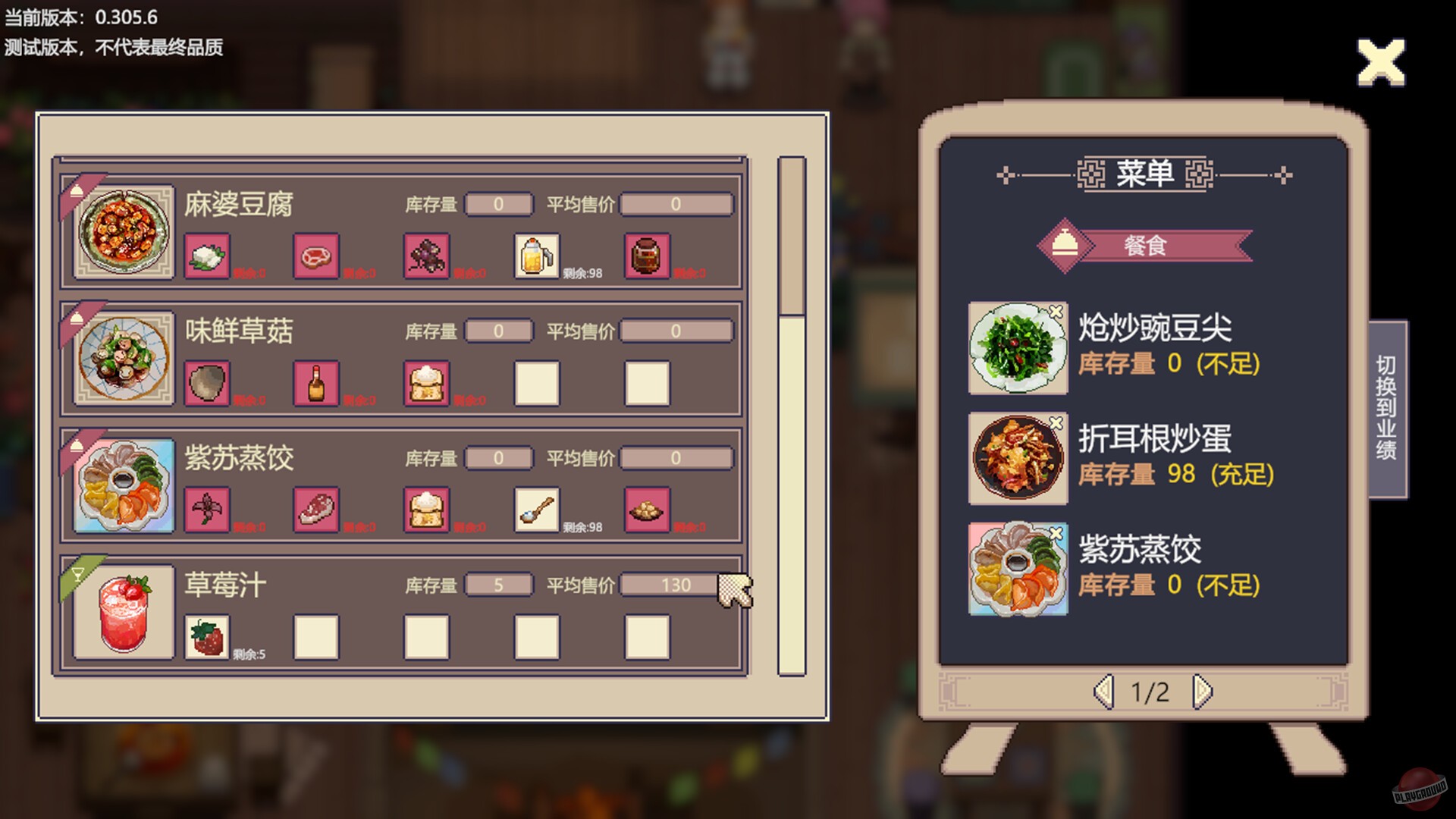Click the perilla flower ingredient of 紫苏蒸饺
1456x819 pixels.
tap(208, 510)
